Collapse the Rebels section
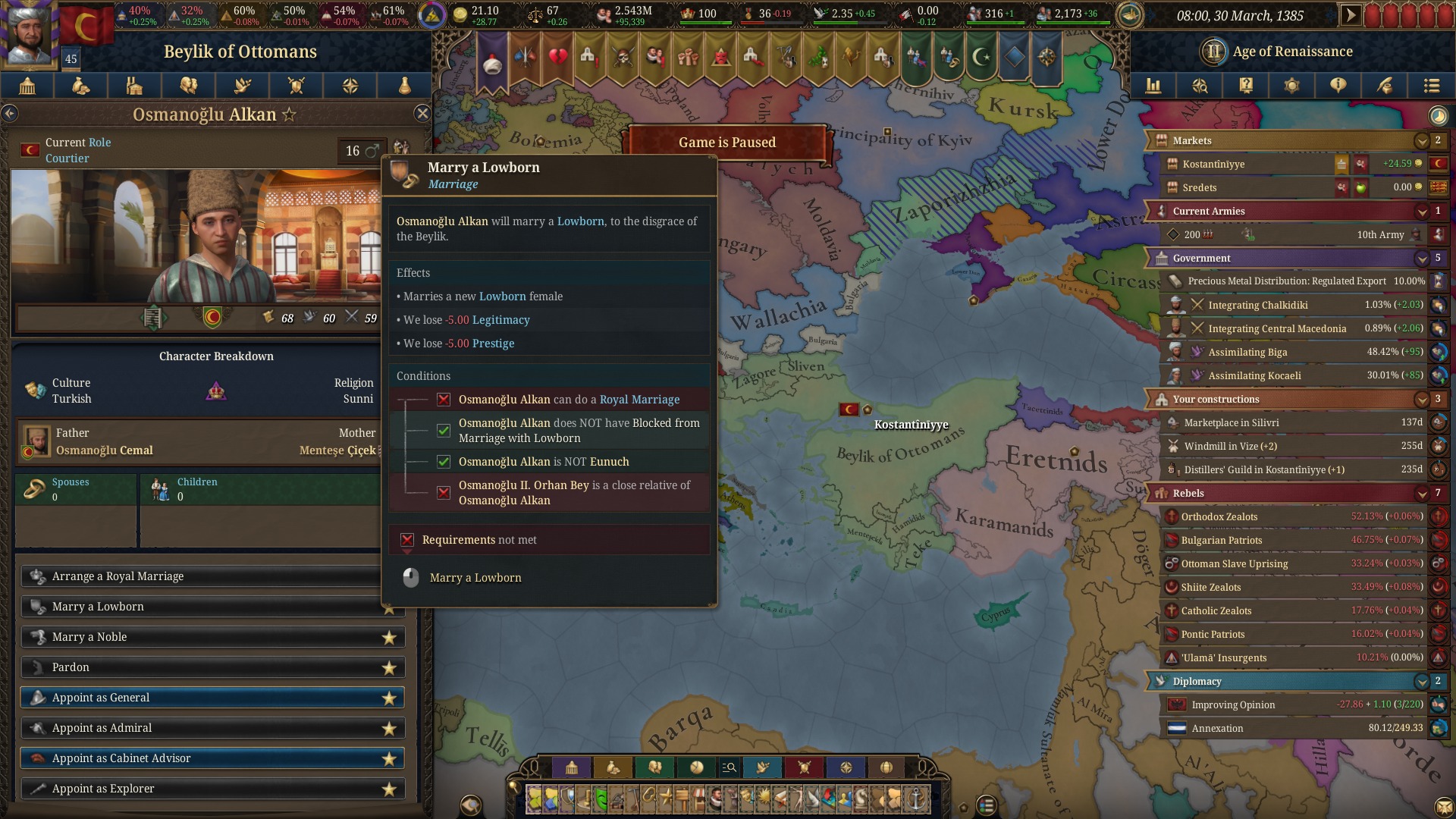Viewport: 1456px width, 819px height. pyautogui.click(x=1421, y=493)
